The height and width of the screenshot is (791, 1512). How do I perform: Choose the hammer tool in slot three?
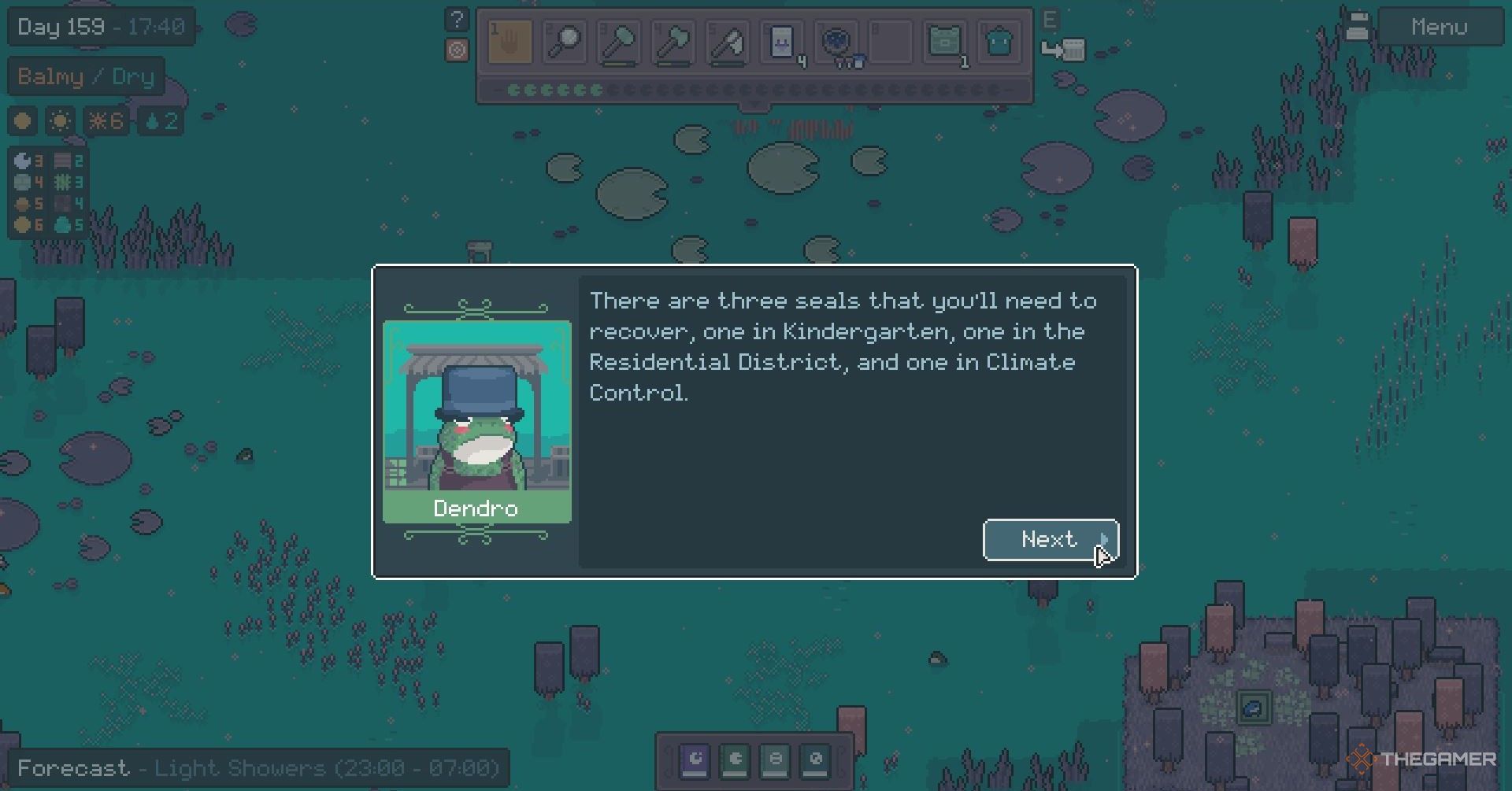coord(618,41)
